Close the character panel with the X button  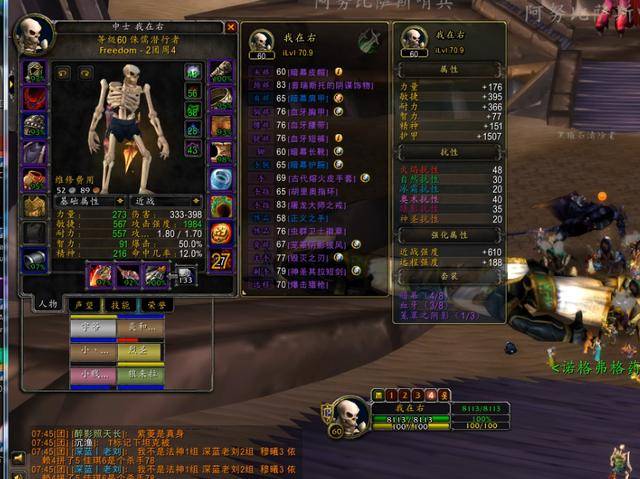(232, 28)
